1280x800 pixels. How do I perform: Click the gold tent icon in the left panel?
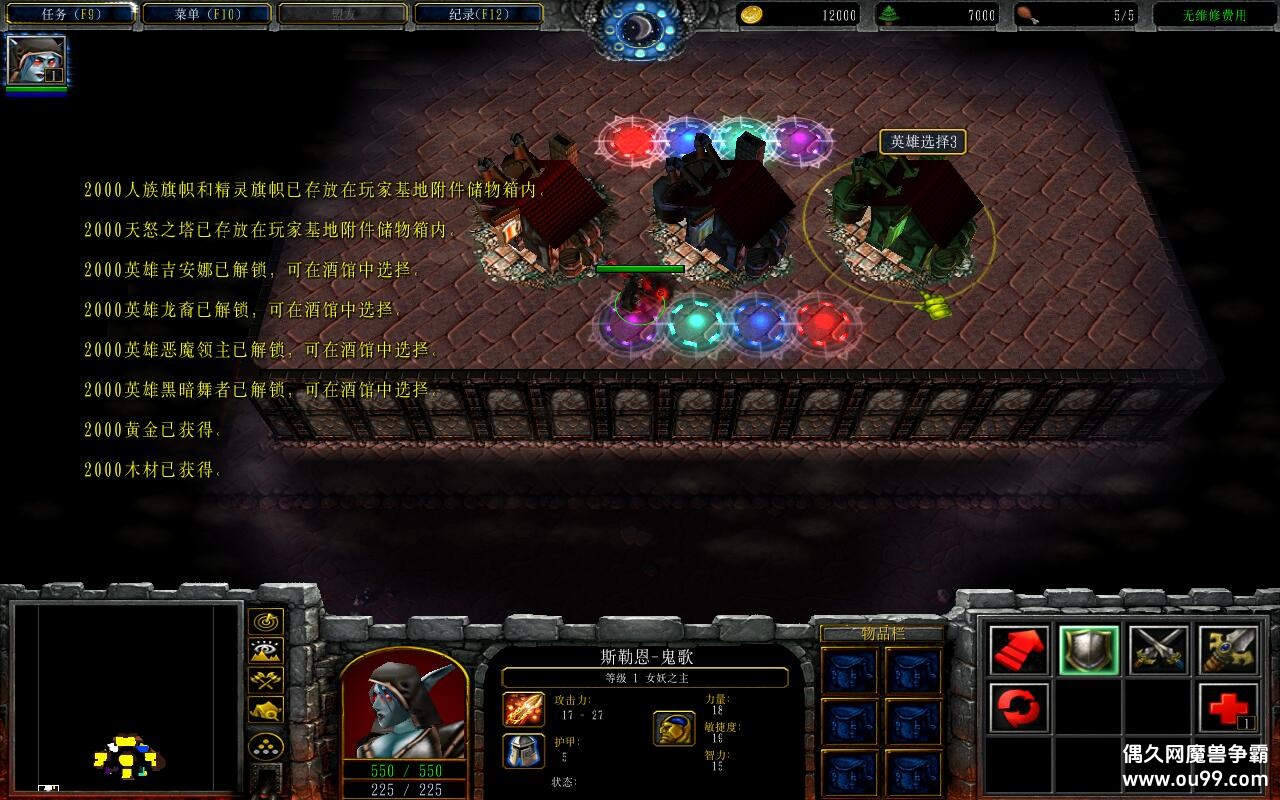[x=265, y=712]
